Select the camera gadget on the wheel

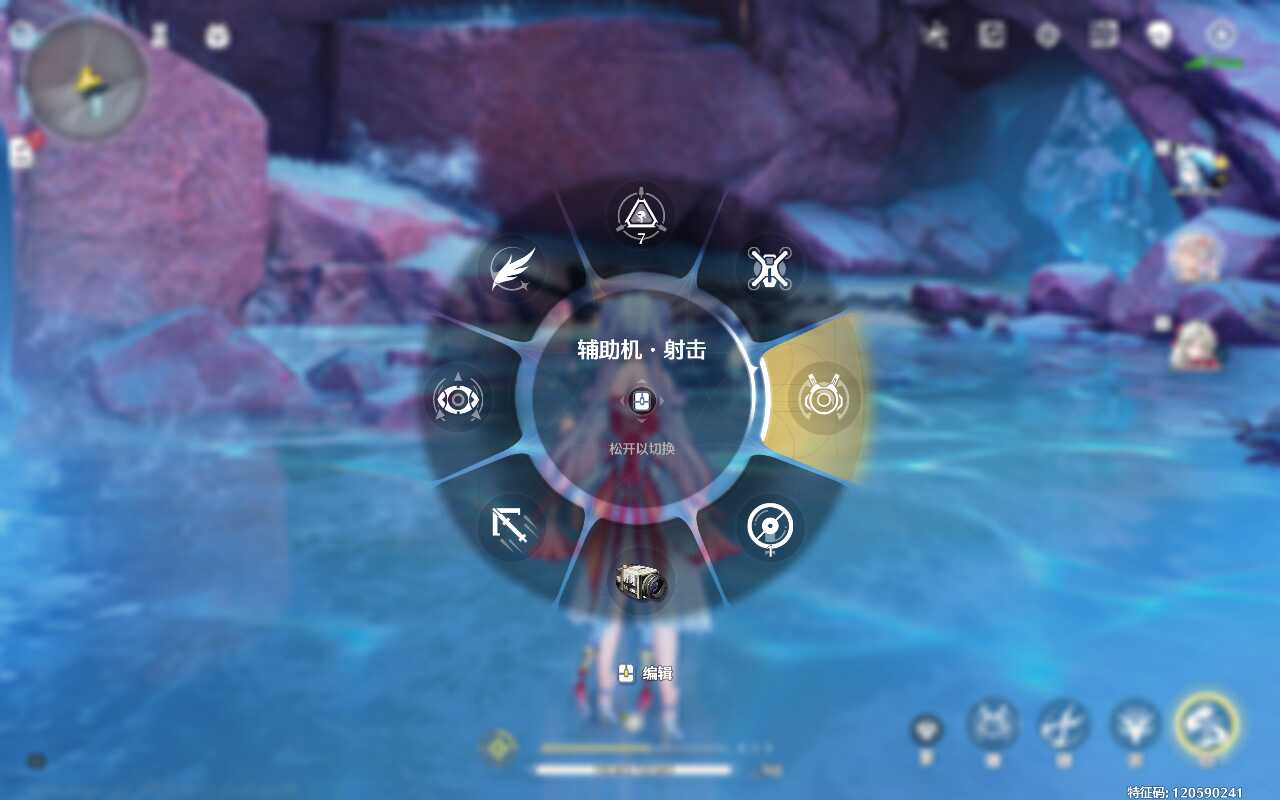point(641,582)
